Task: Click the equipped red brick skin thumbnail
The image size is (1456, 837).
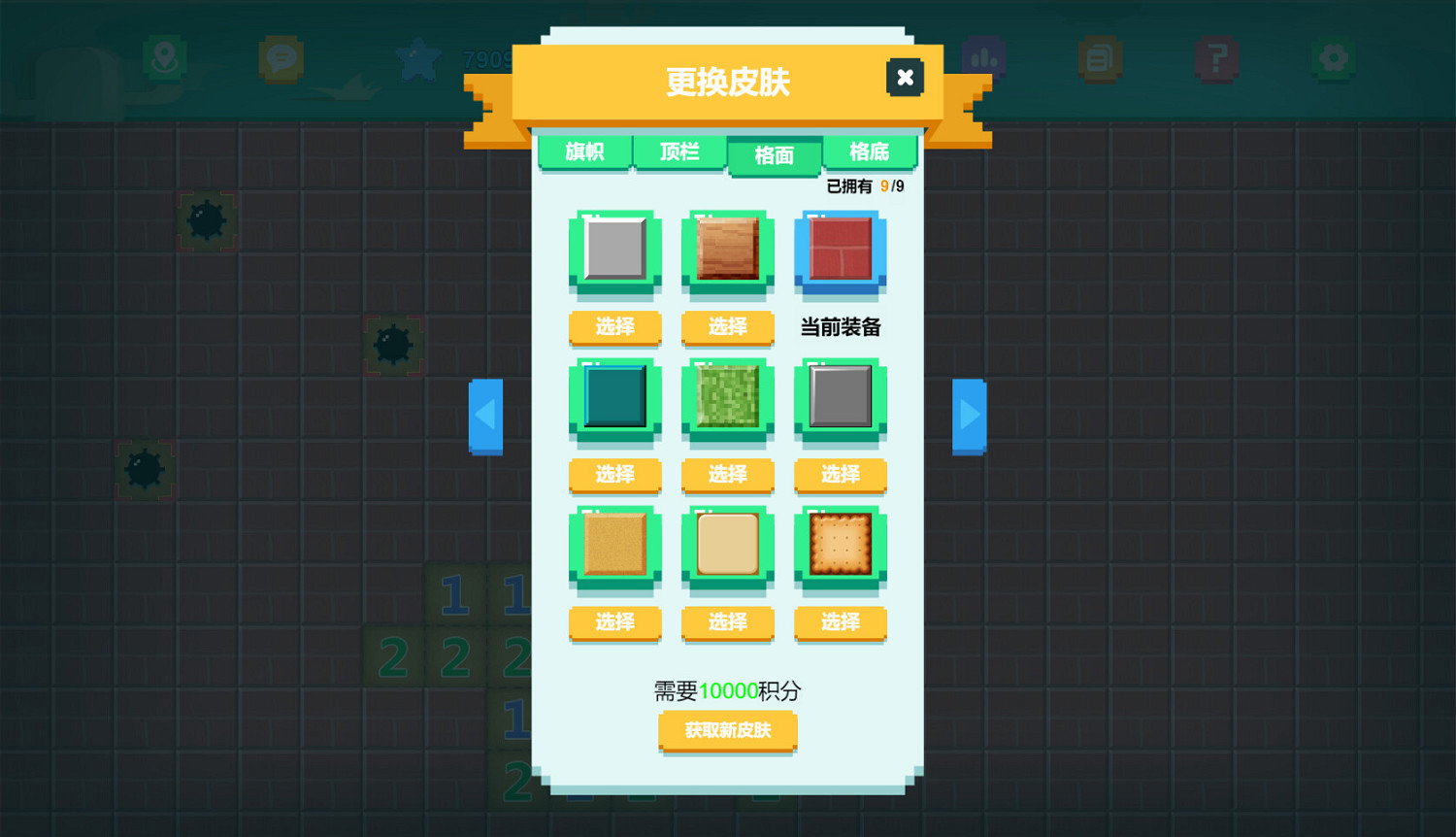Action: (x=840, y=251)
